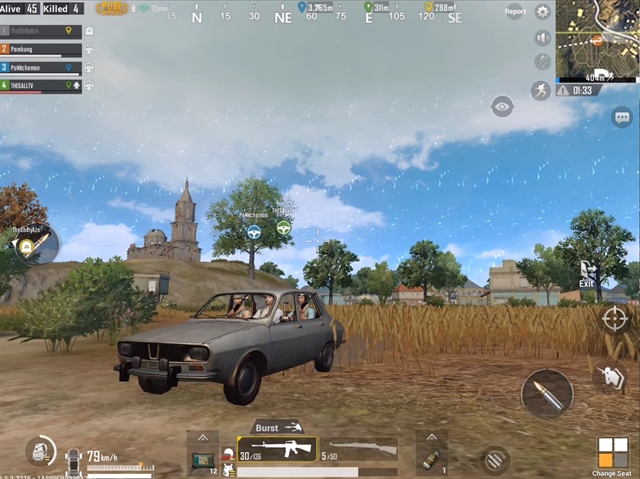Fire weapon with the bullet button
Viewport: 640px width, 479px height.
[x=547, y=393]
